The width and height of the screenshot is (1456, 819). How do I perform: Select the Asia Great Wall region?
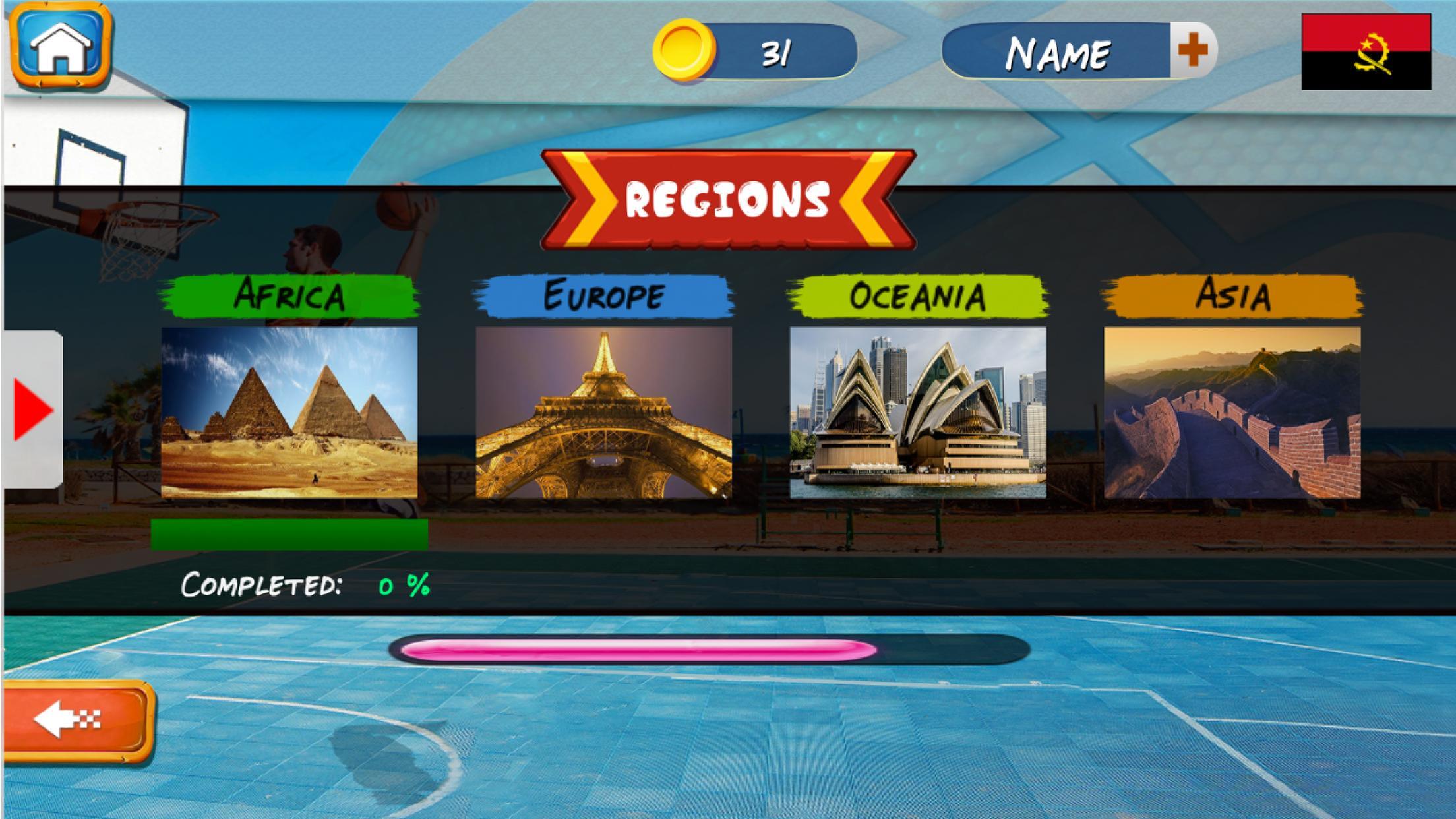1232,412
